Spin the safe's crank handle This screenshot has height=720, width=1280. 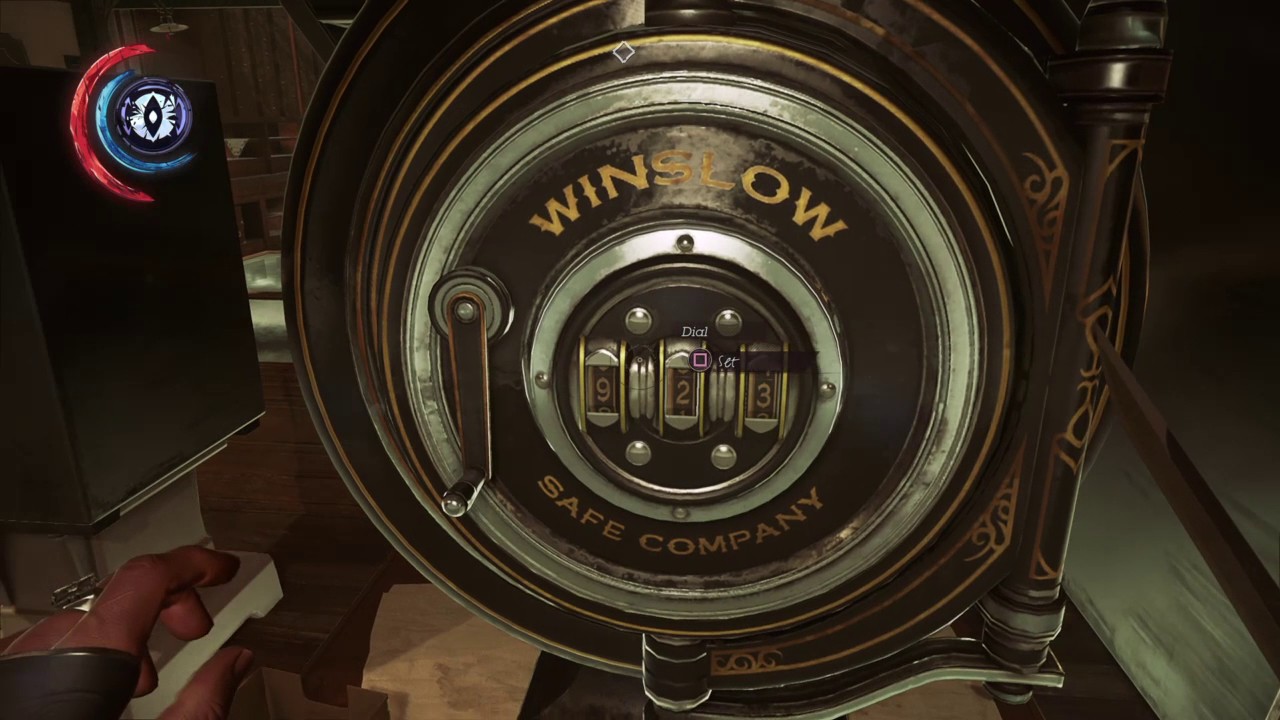(x=468, y=400)
